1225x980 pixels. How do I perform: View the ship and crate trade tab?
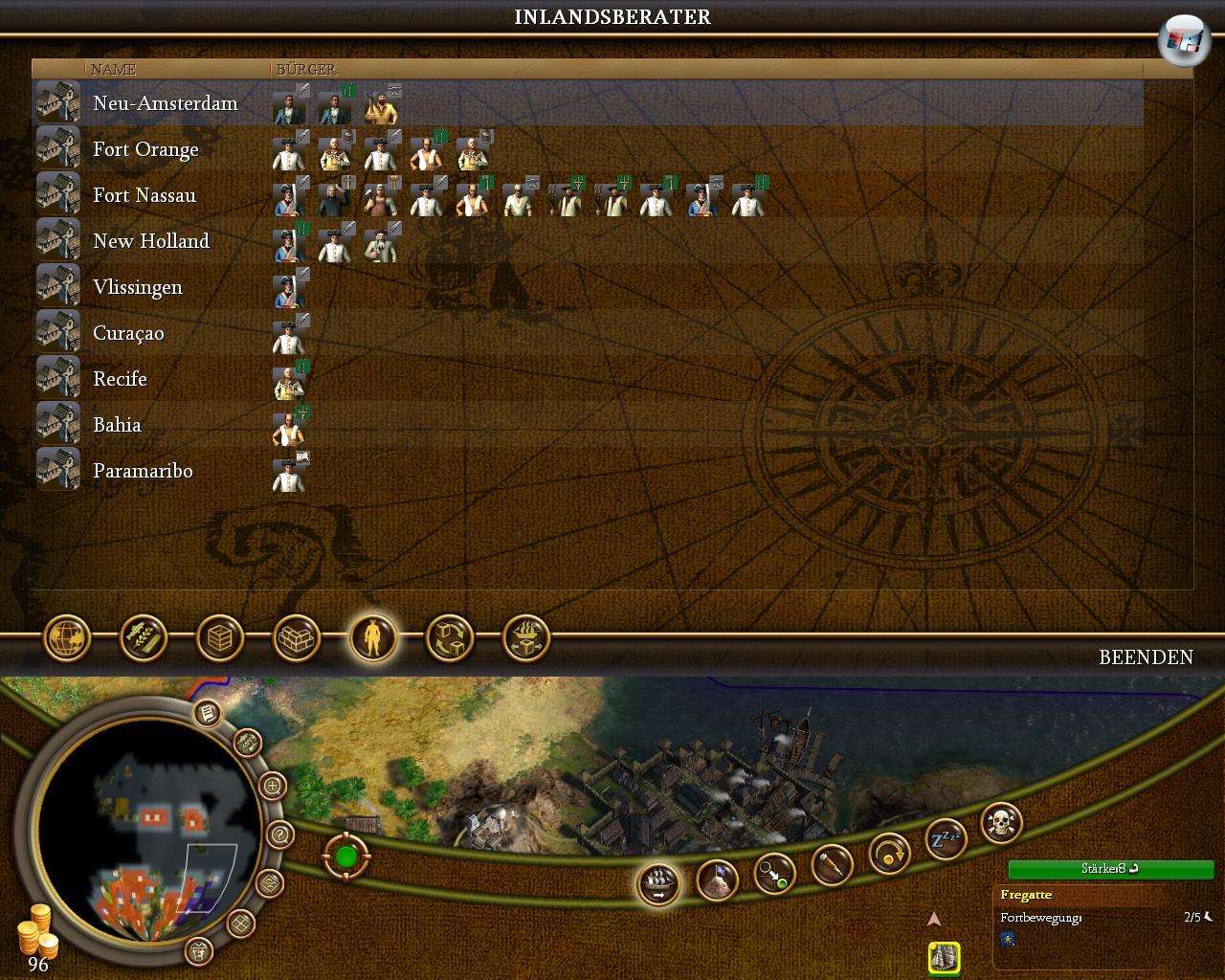(x=526, y=637)
